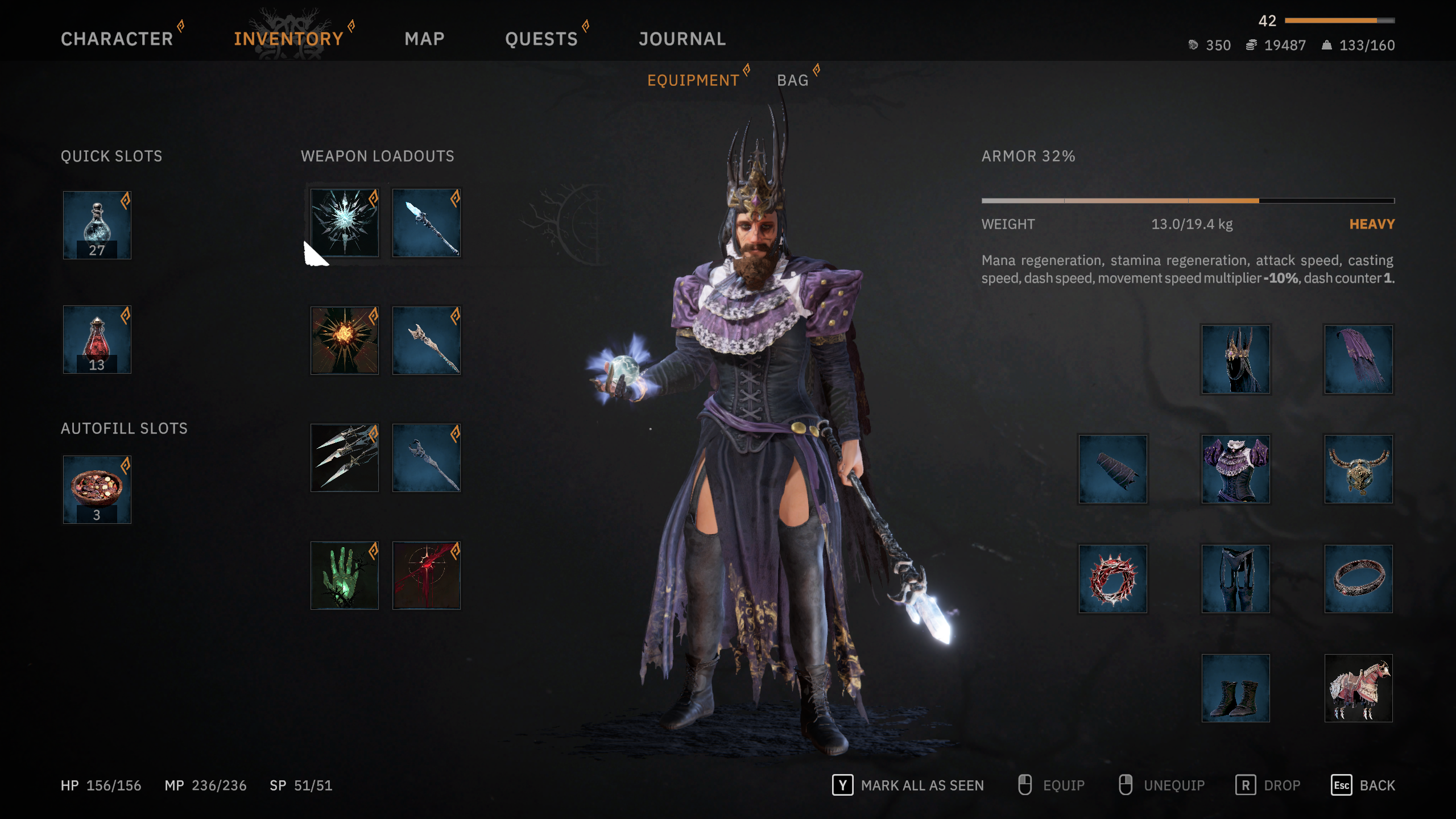1456x819 pixels.
Task: Switch to the Bag sub-tab
Action: point(792,80)
